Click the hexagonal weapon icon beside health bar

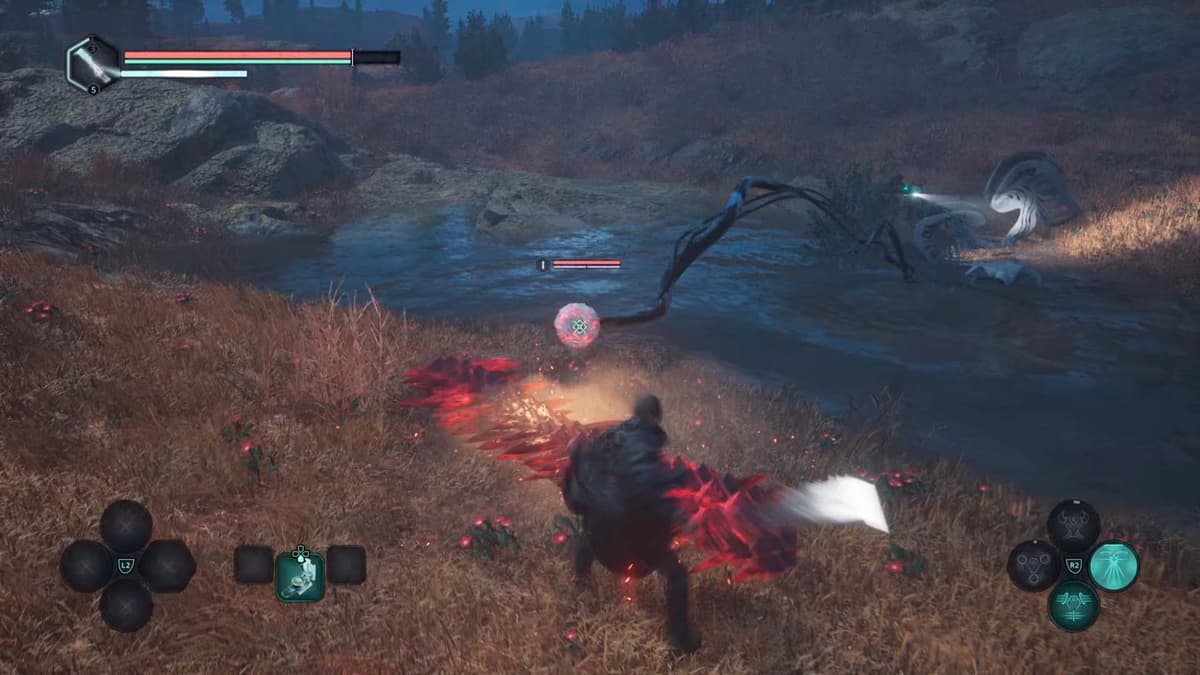coord(92,64)
